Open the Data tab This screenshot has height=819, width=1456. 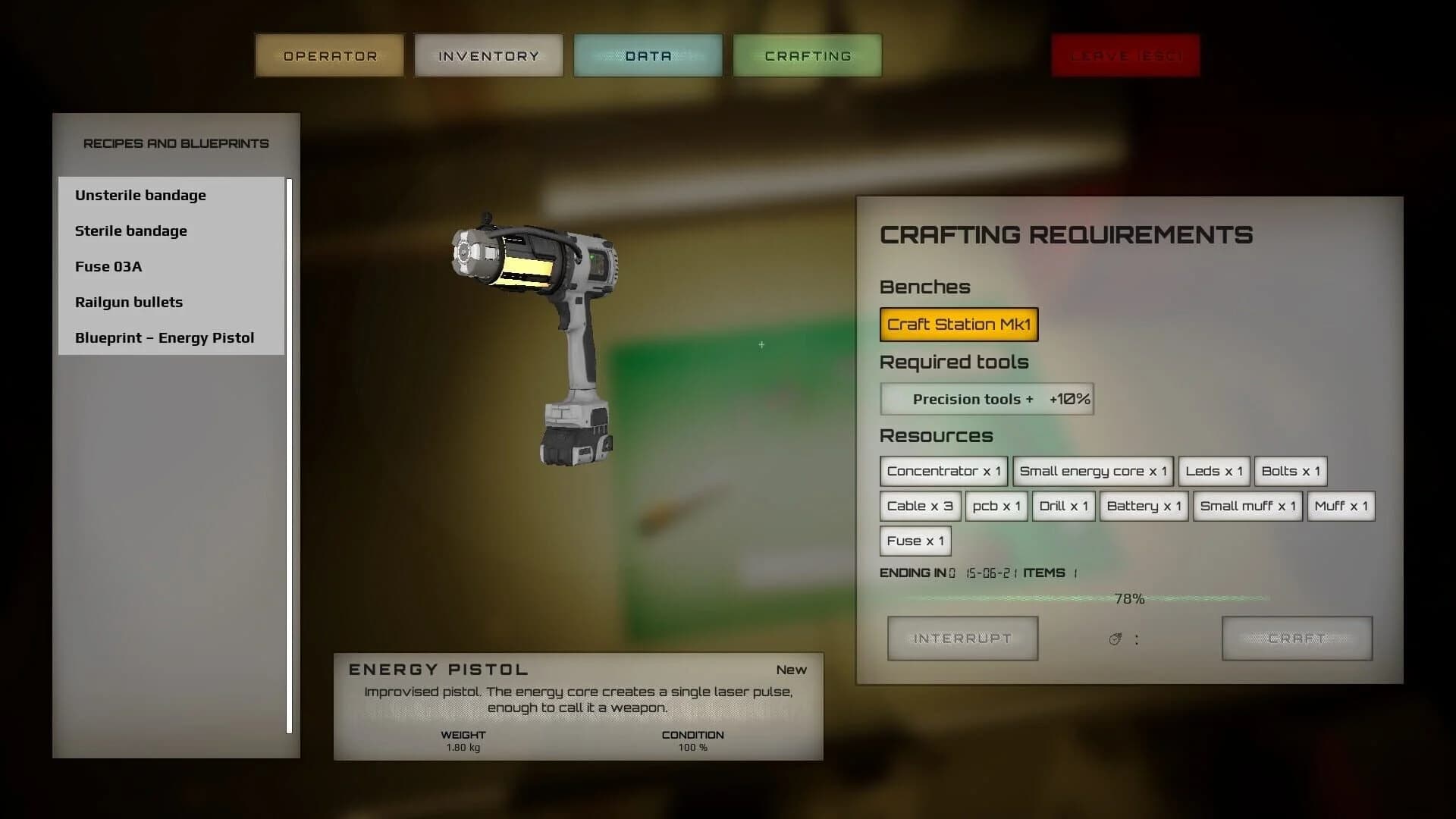pyautogui.click(x=648, y=55)
